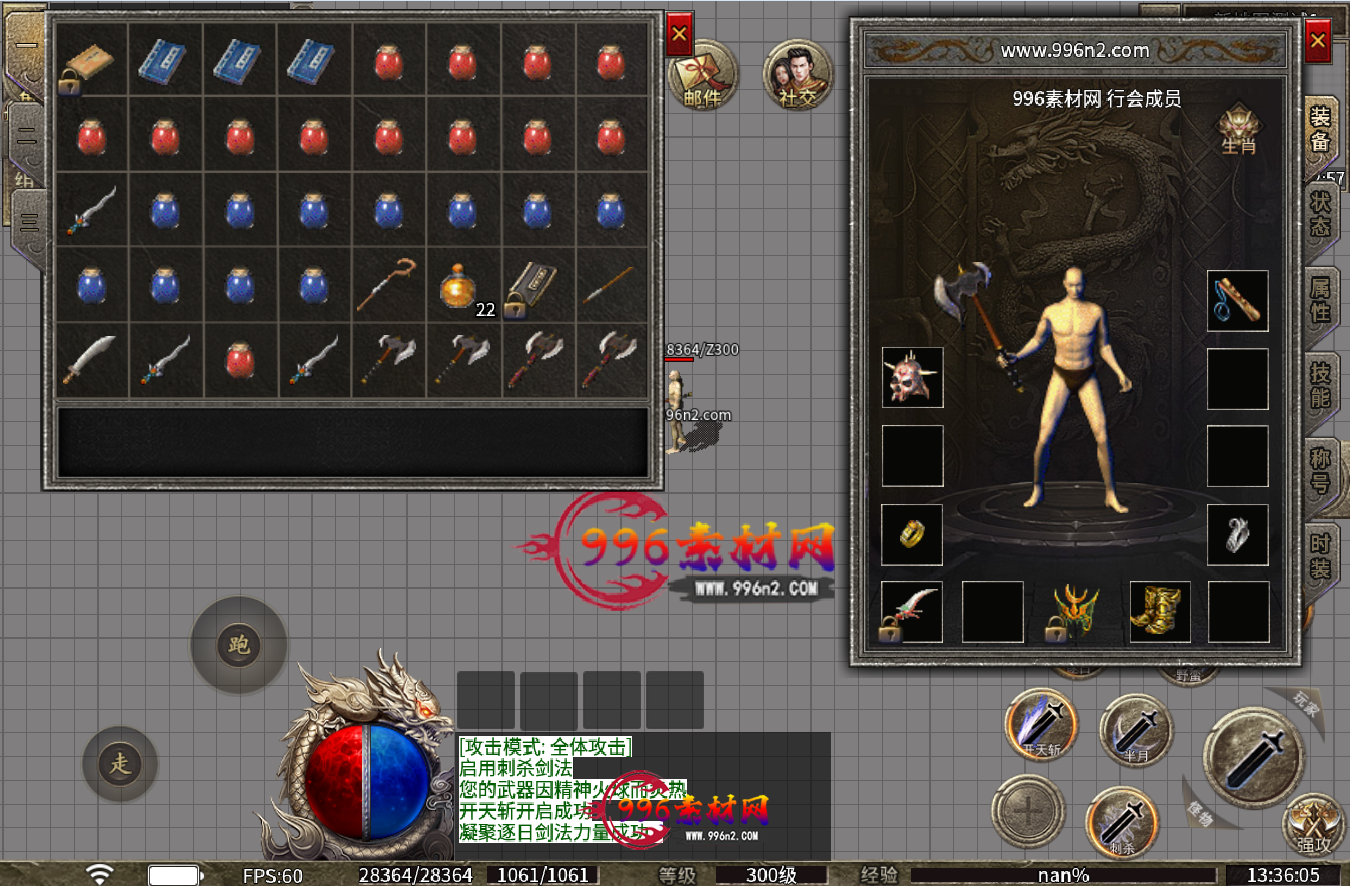This screenshot has width=1350, height=886.
Task: Select the 时装 fashion tab
Action: click(x=1320, y=556)
